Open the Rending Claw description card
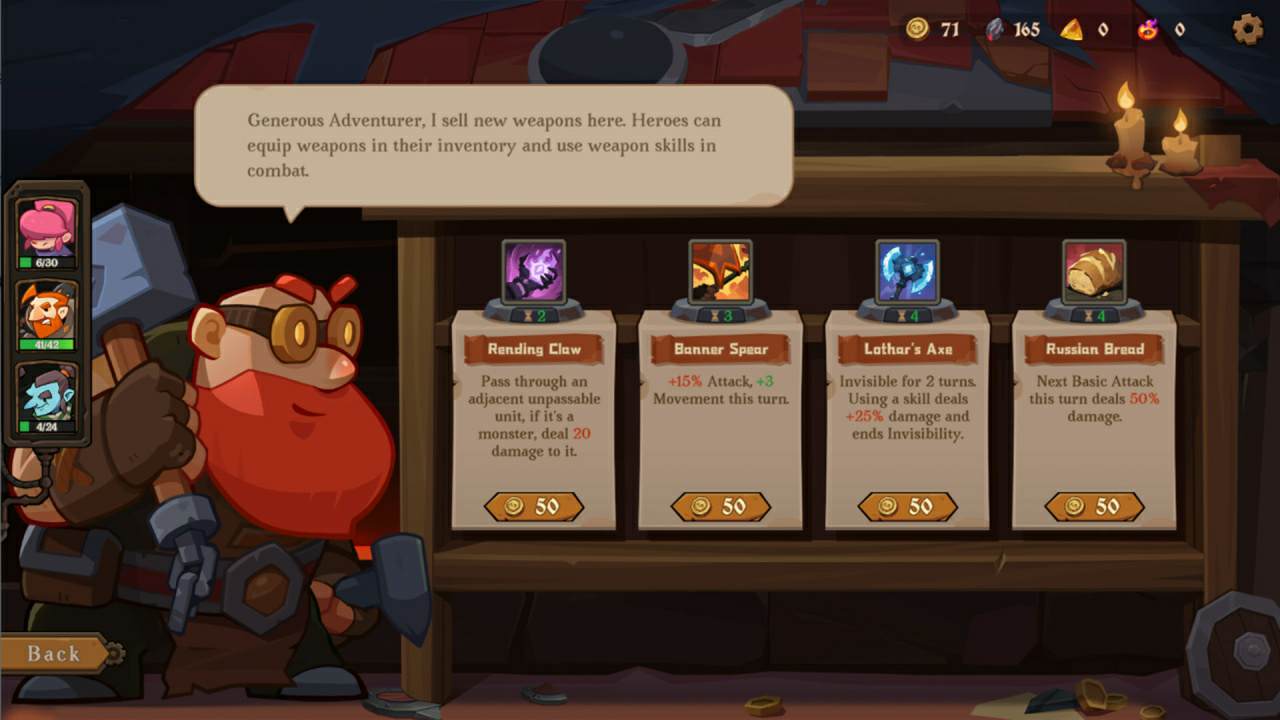 [534, 415]
